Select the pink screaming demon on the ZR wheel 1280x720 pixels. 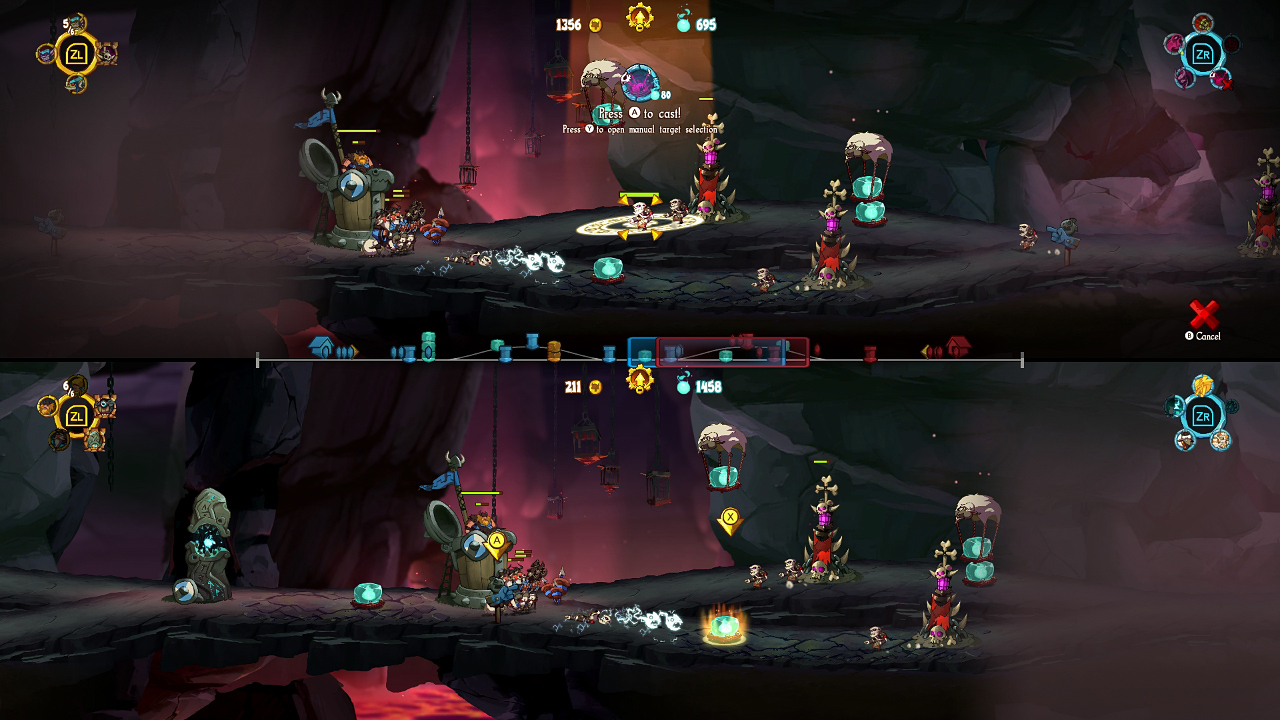pyautogui.click(x=1176, y=45)
